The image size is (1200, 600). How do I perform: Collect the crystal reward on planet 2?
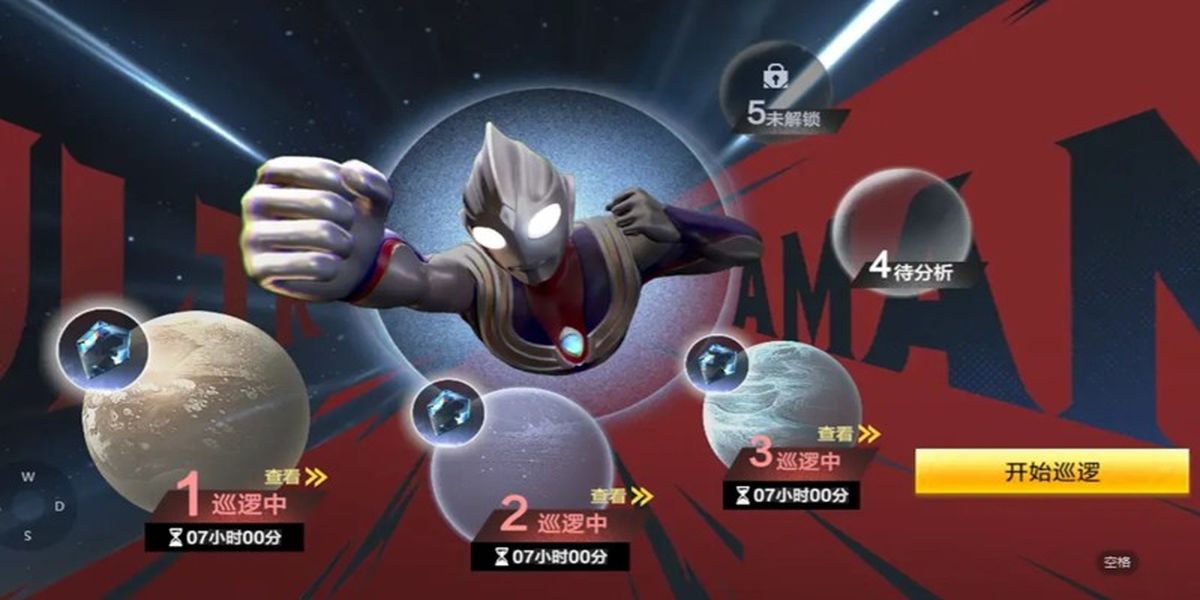(x=447, y=412)
